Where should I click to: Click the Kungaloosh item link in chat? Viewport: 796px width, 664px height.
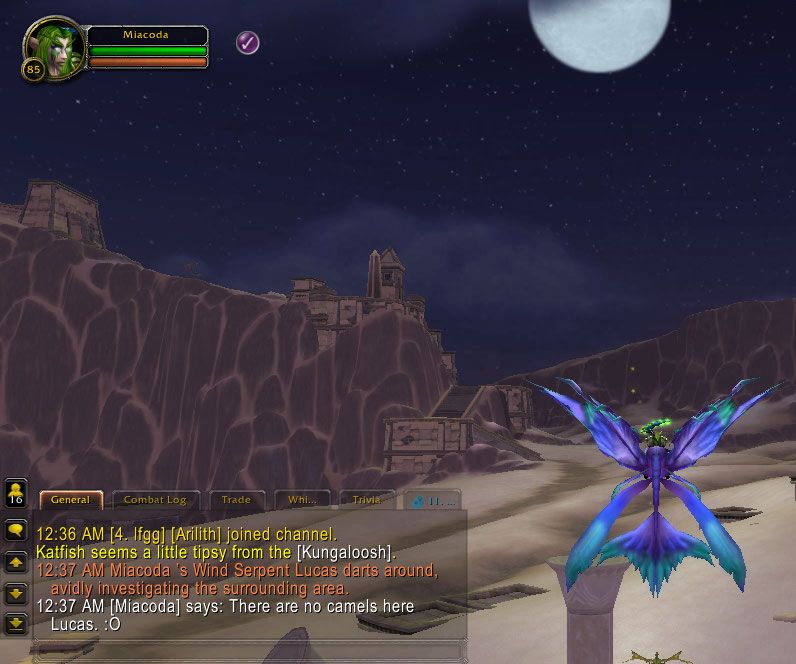coord(345,552)
